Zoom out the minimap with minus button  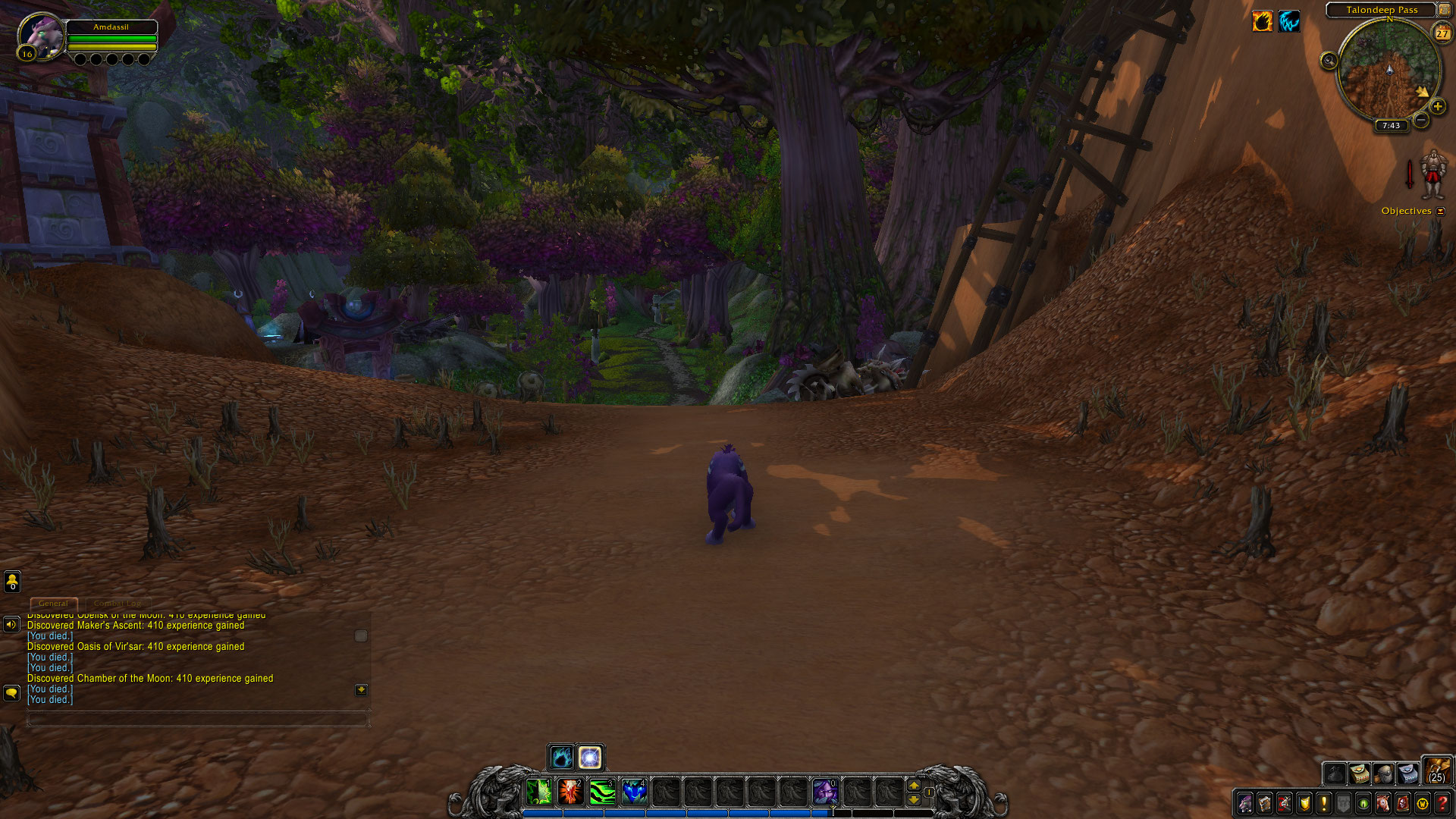[x=1421, y=120]
